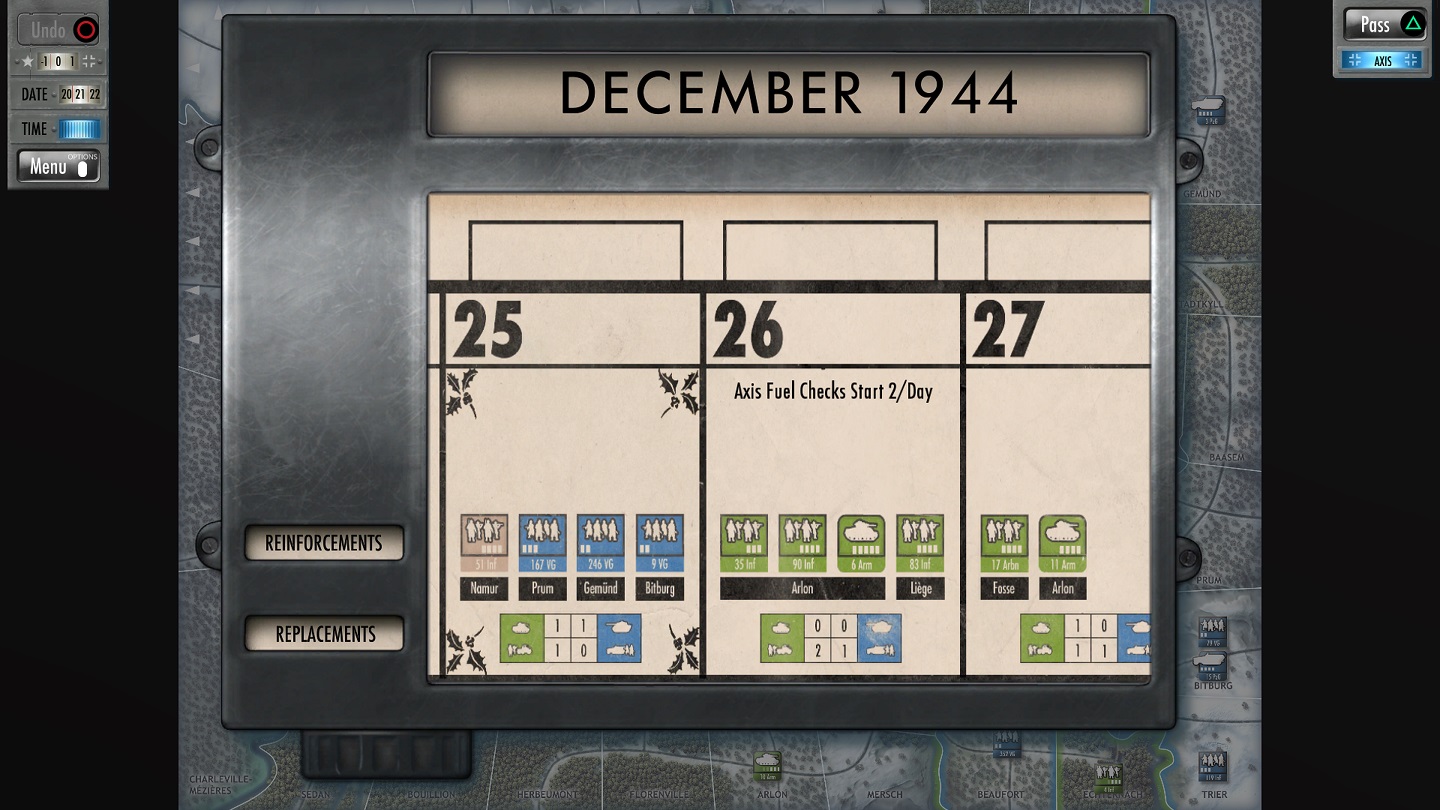The height and width of the screenshot is (810, 1440).
Task: Select the 167 VG infantry counter for Prum
Action: click(542, 540)
